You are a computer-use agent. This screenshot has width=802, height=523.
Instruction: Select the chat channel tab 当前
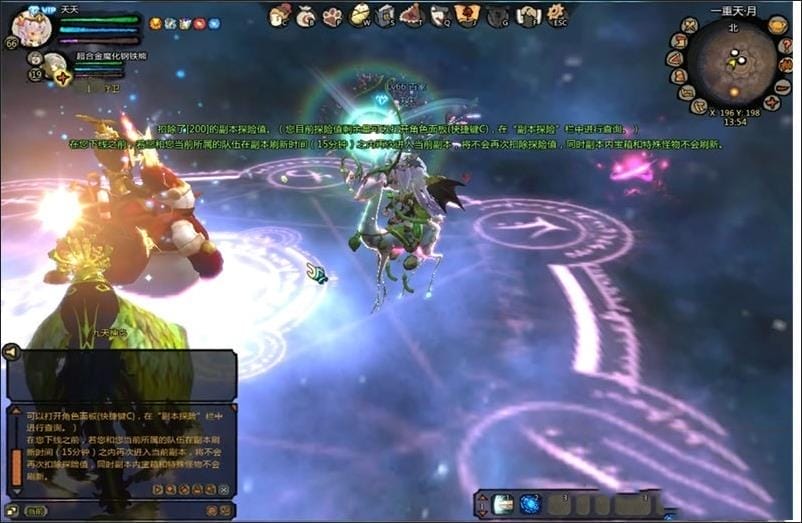point(36,511)
